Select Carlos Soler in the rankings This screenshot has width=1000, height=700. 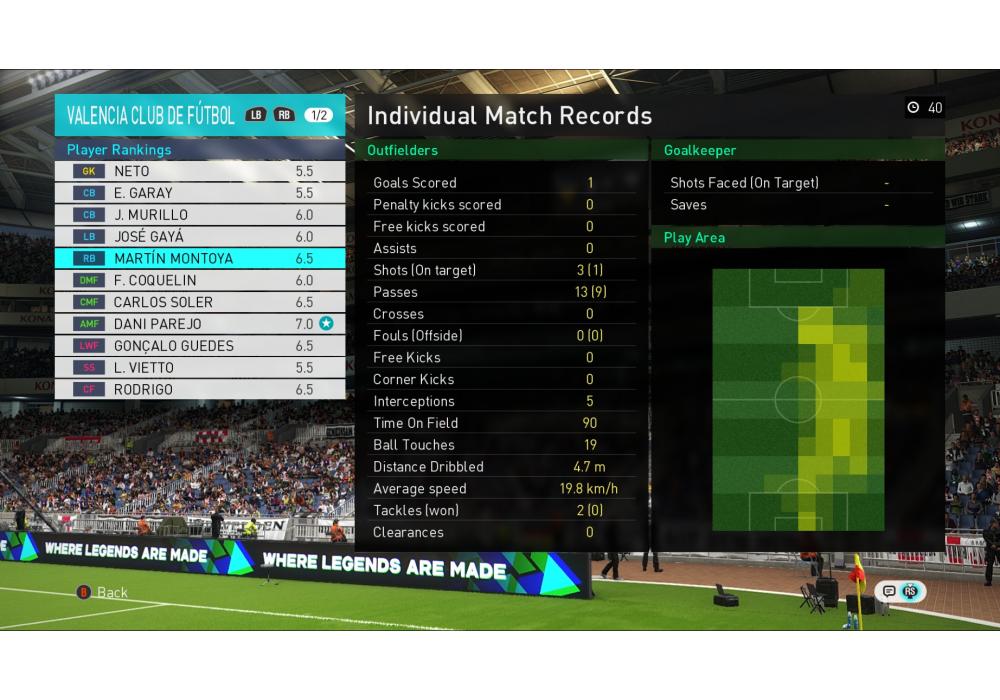pos(200,302)
